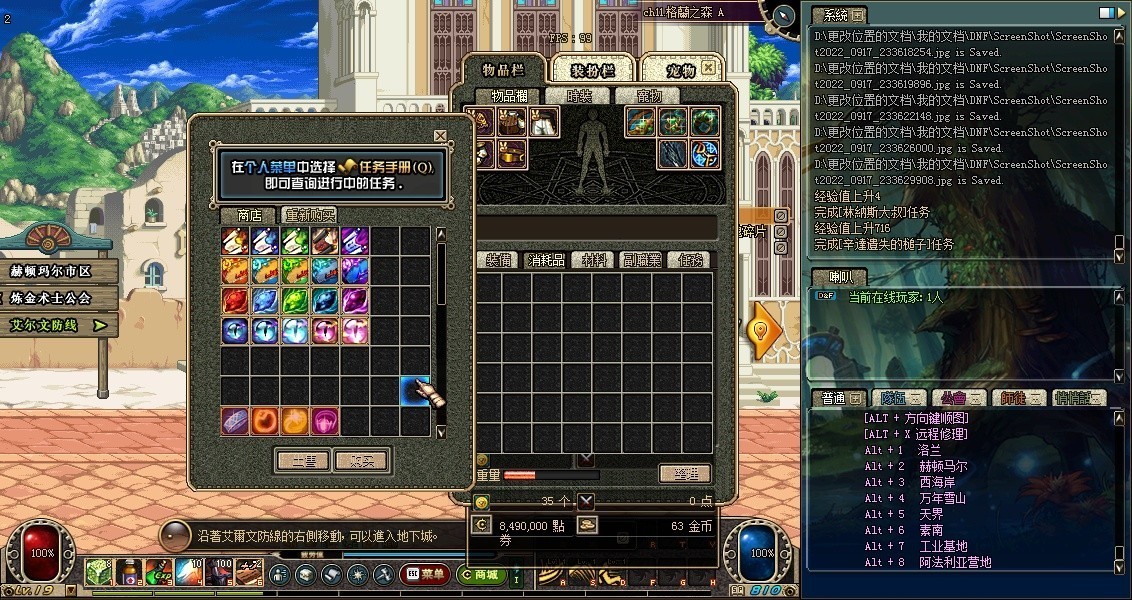Click the 出售 (sell) button in the shop
Viewport: 1132px width, 600px height.
tap(303, 461)
